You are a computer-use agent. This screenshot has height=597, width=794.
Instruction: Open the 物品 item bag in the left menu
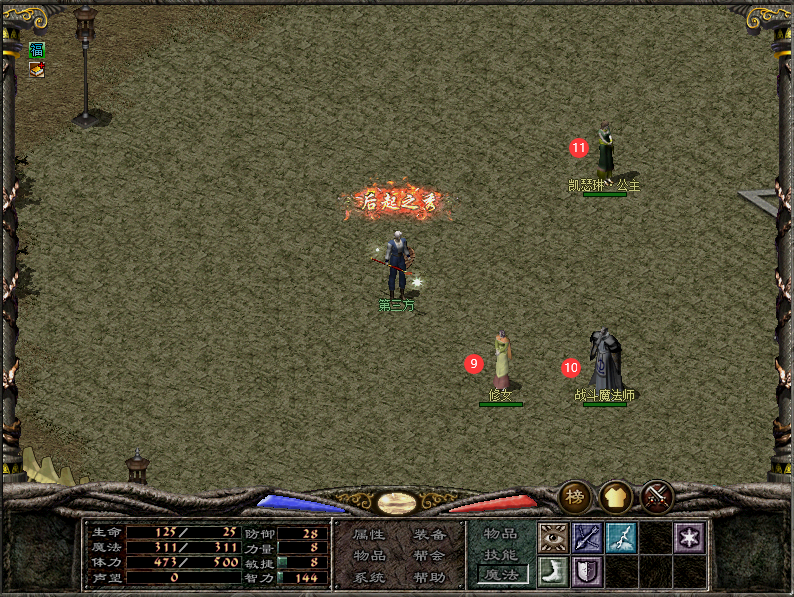click(369, 556)
